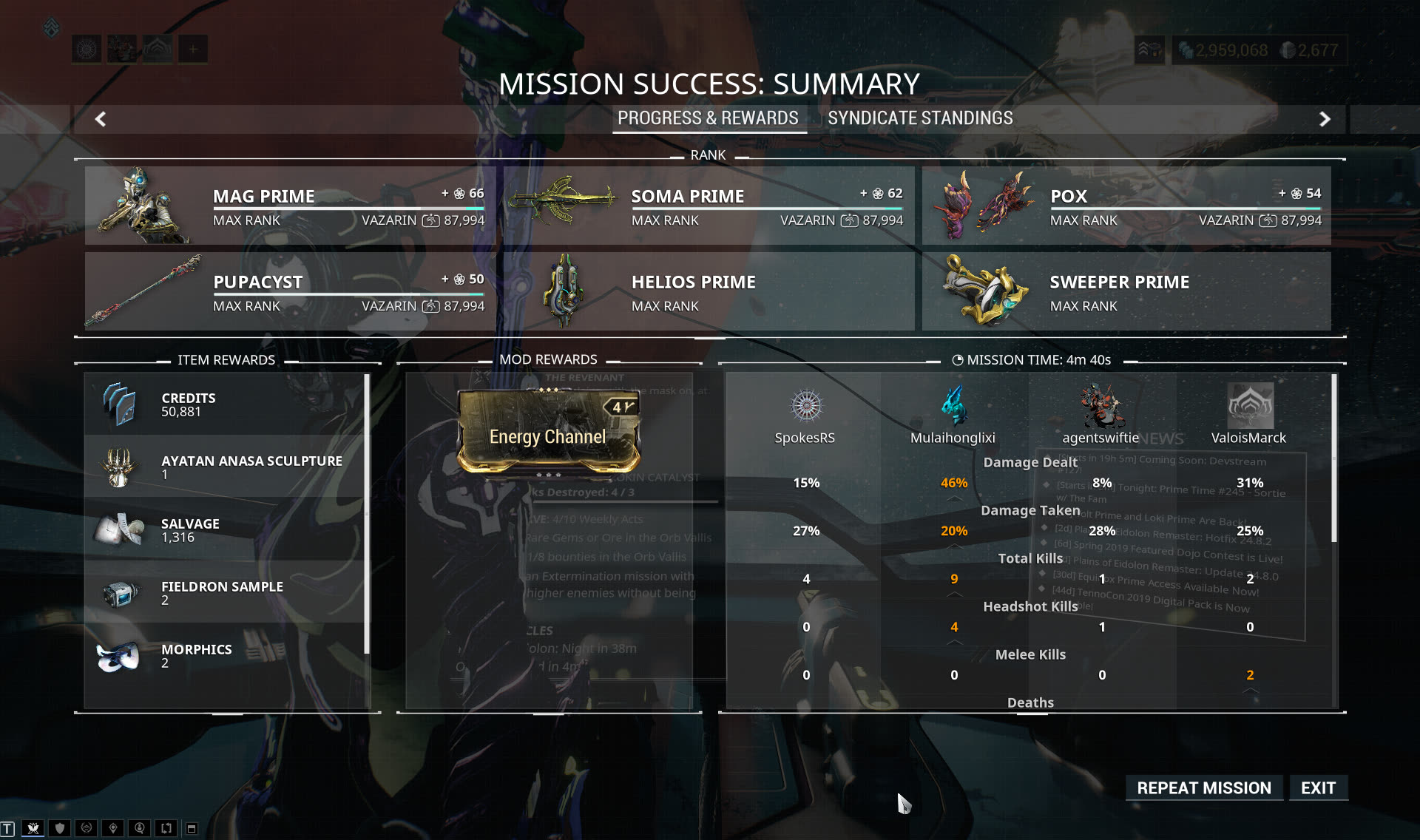Screen dimensions: 1420x840
Task: Click the Credits reward row
Action: pyautogui.click(x=226, y=404)
